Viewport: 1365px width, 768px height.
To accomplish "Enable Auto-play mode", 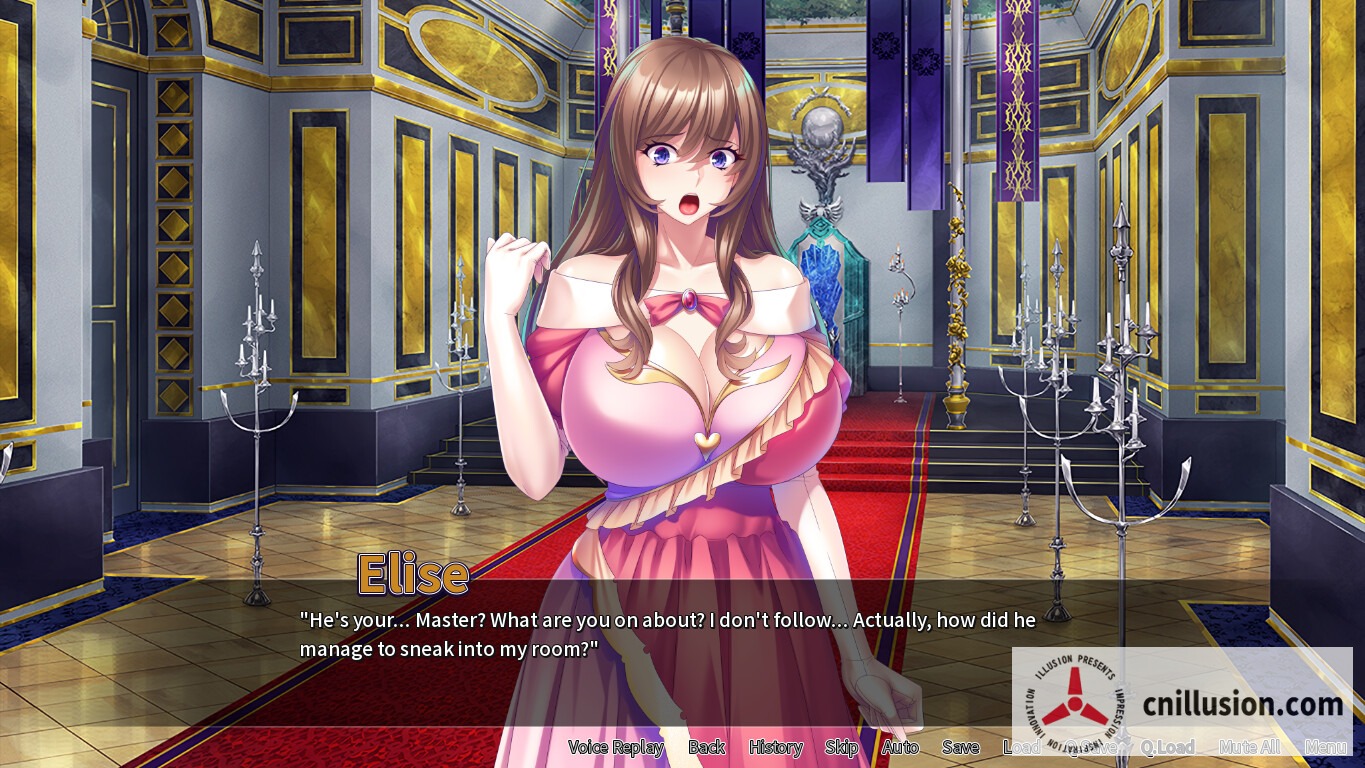I will click(x=898, y=747).
